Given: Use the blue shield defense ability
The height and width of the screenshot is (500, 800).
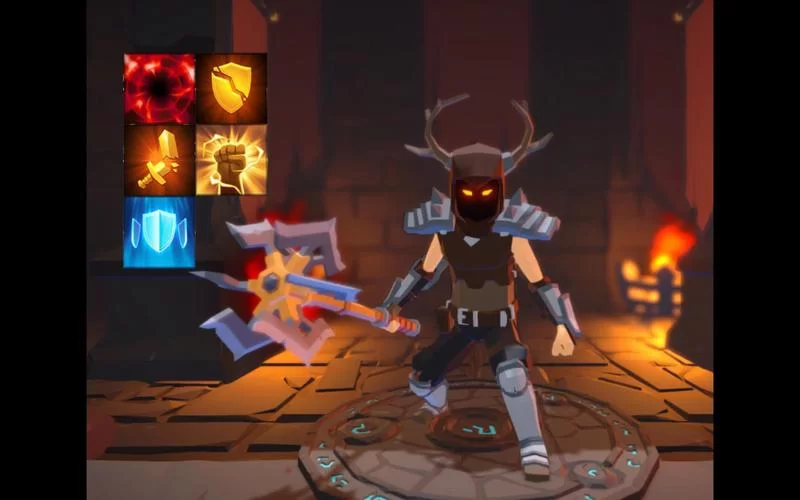Looking at the screenshot, I should click(x=159, y=232).
